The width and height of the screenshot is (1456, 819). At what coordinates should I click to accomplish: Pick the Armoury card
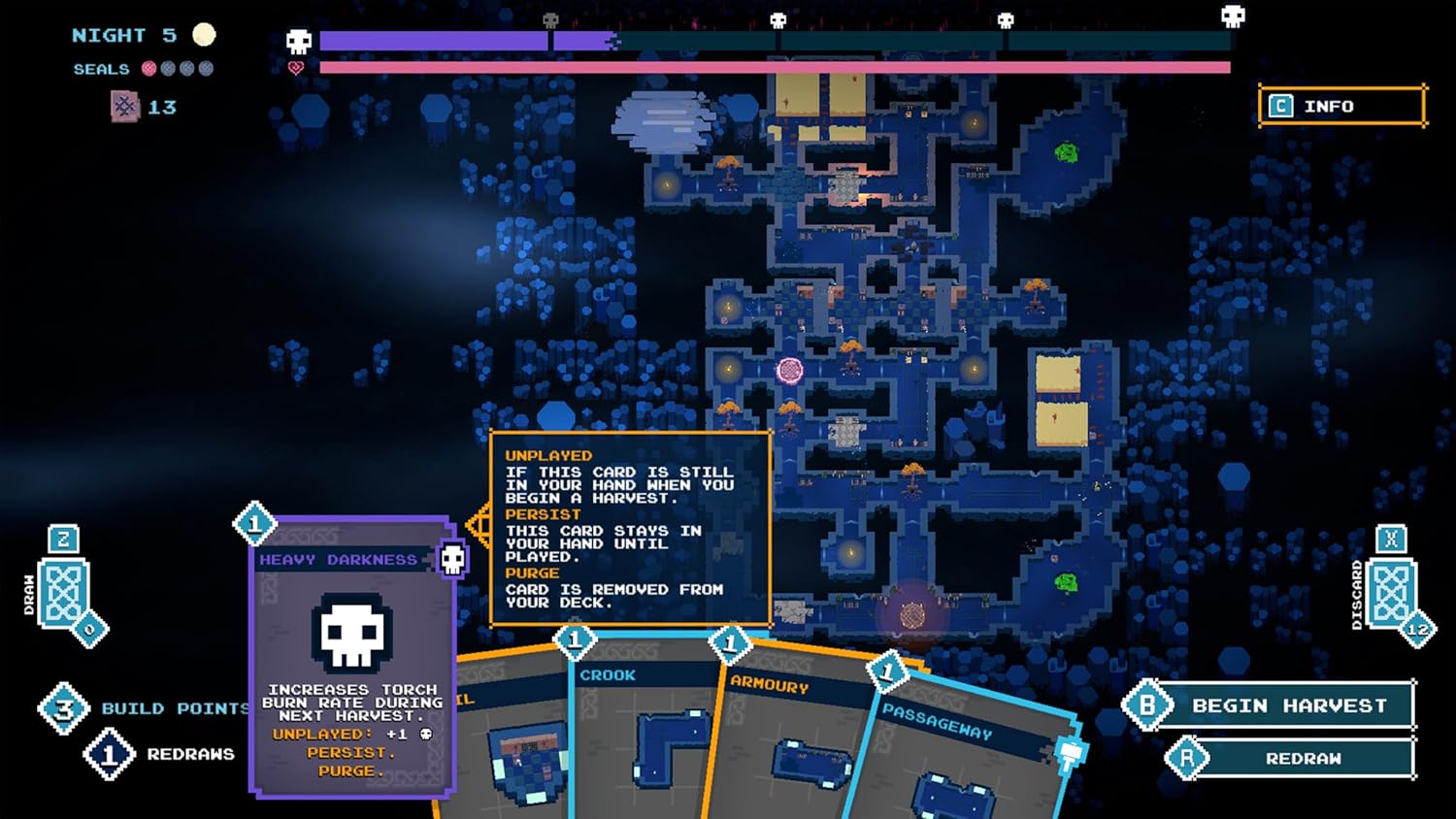tap(791, 747)
